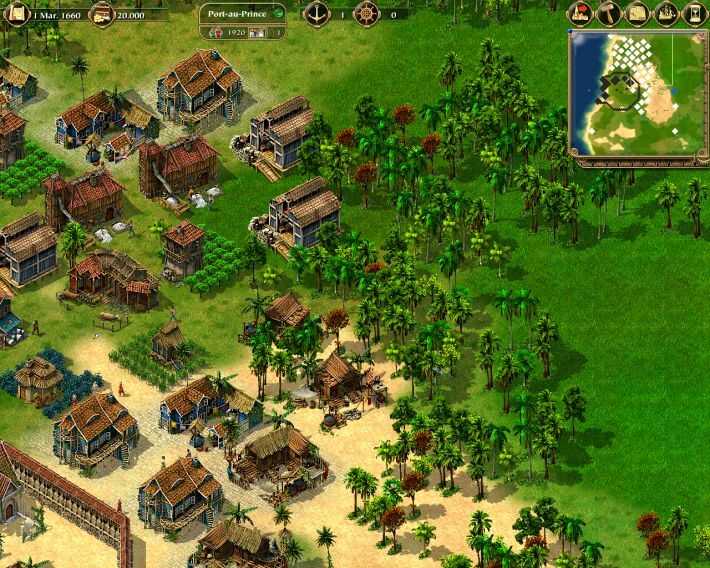Select the sailing ship icon
Screen dimensions: 710x568
tap(666, 13)
